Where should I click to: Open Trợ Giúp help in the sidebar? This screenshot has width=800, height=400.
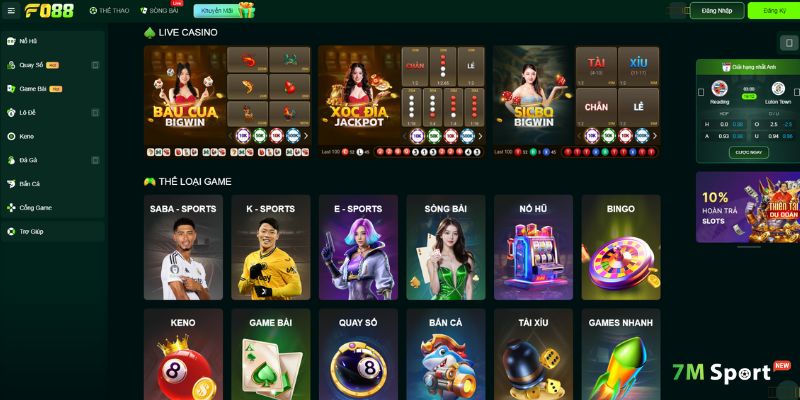(x=31, y=232)
